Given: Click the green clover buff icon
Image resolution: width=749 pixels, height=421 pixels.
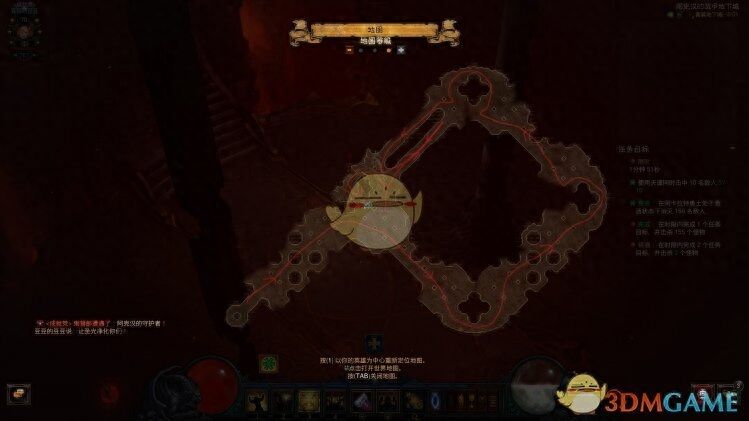Looking at the screenshot, I should click(x=268, y=363).
